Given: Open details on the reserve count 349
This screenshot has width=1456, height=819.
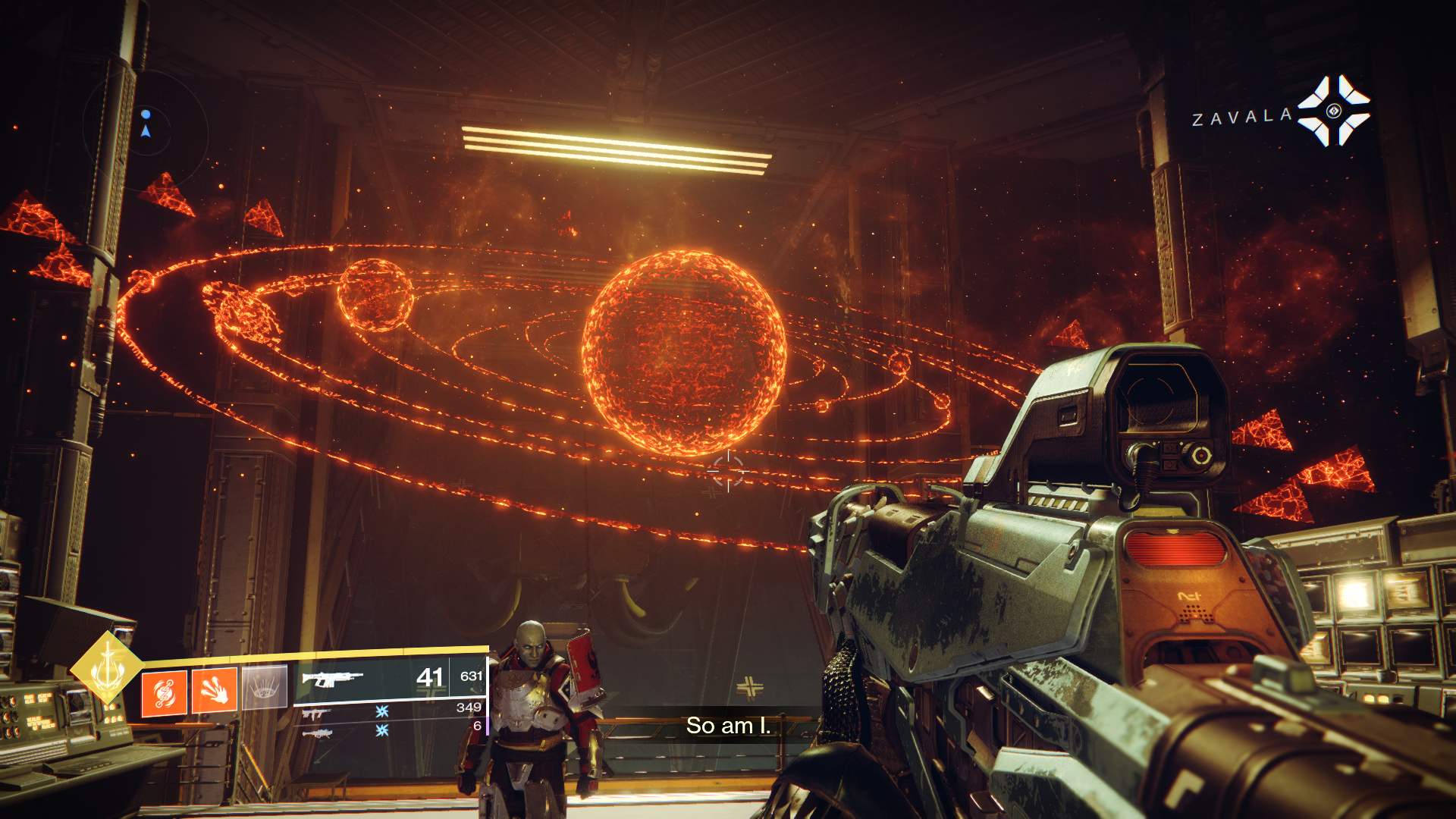Looking at the screenshot, I should pyautogui.click(x=469, y=708).
